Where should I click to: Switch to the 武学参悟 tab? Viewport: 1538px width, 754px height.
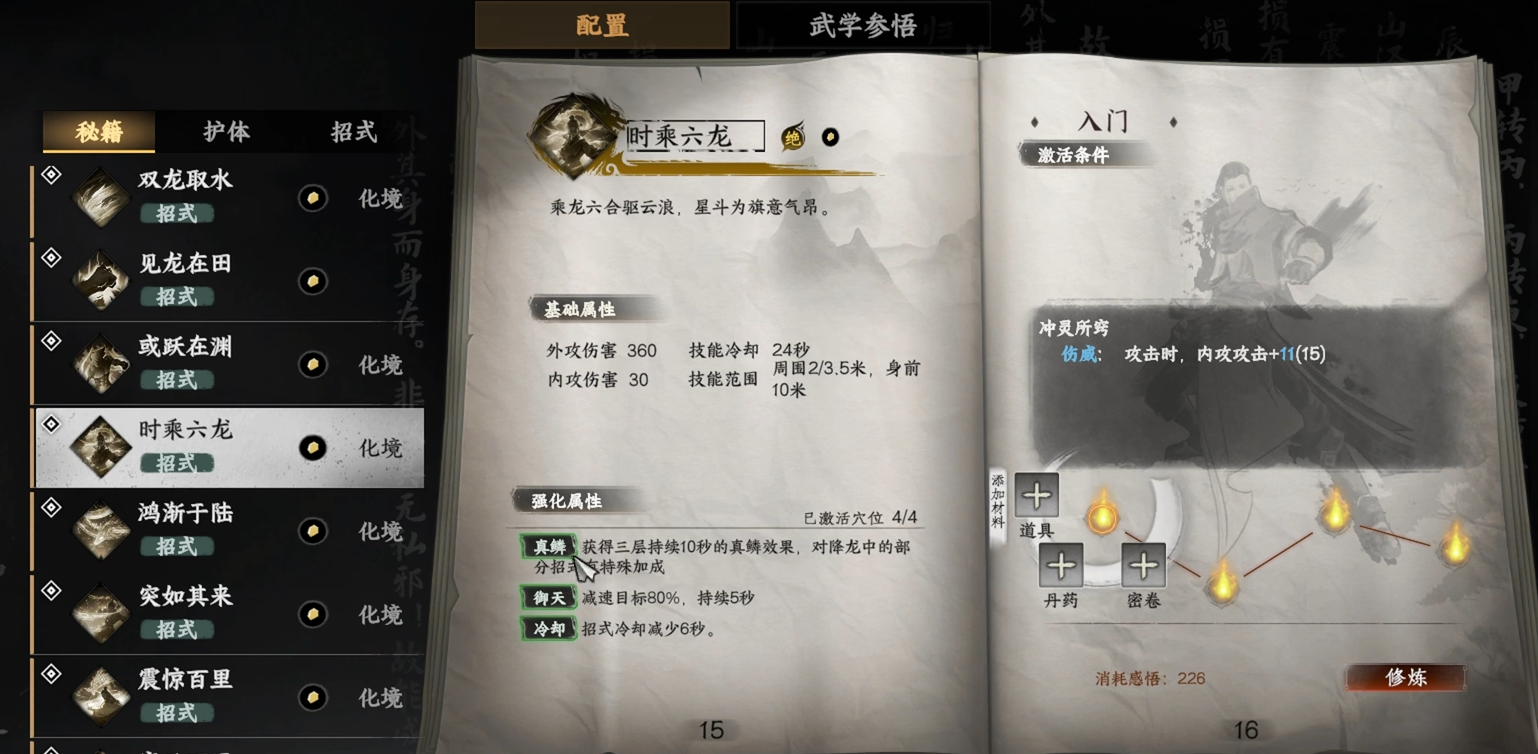pyautogui.click(x=861, y=24)
